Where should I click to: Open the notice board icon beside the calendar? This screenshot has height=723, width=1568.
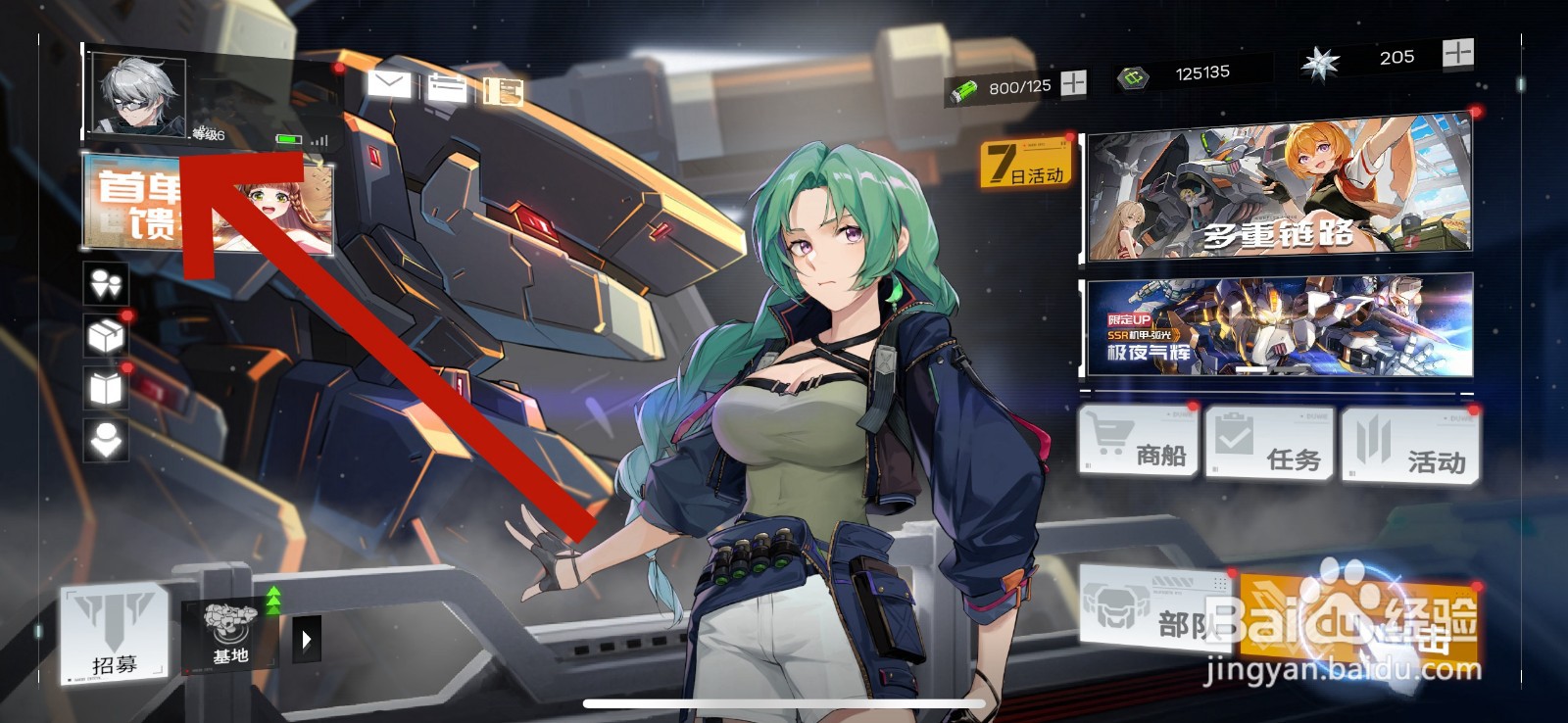504,91
